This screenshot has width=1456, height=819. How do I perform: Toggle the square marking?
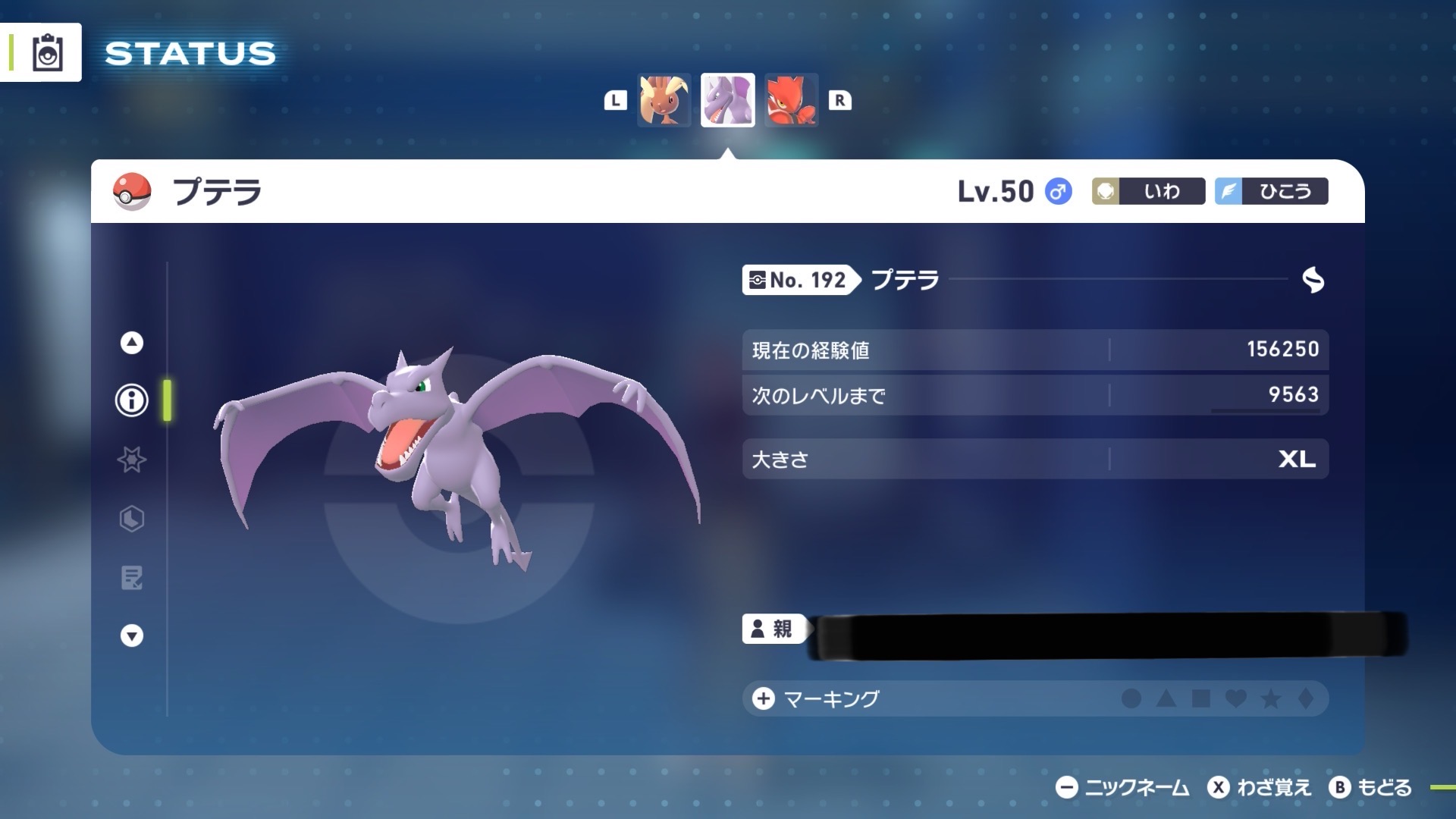coord(1201,698)
